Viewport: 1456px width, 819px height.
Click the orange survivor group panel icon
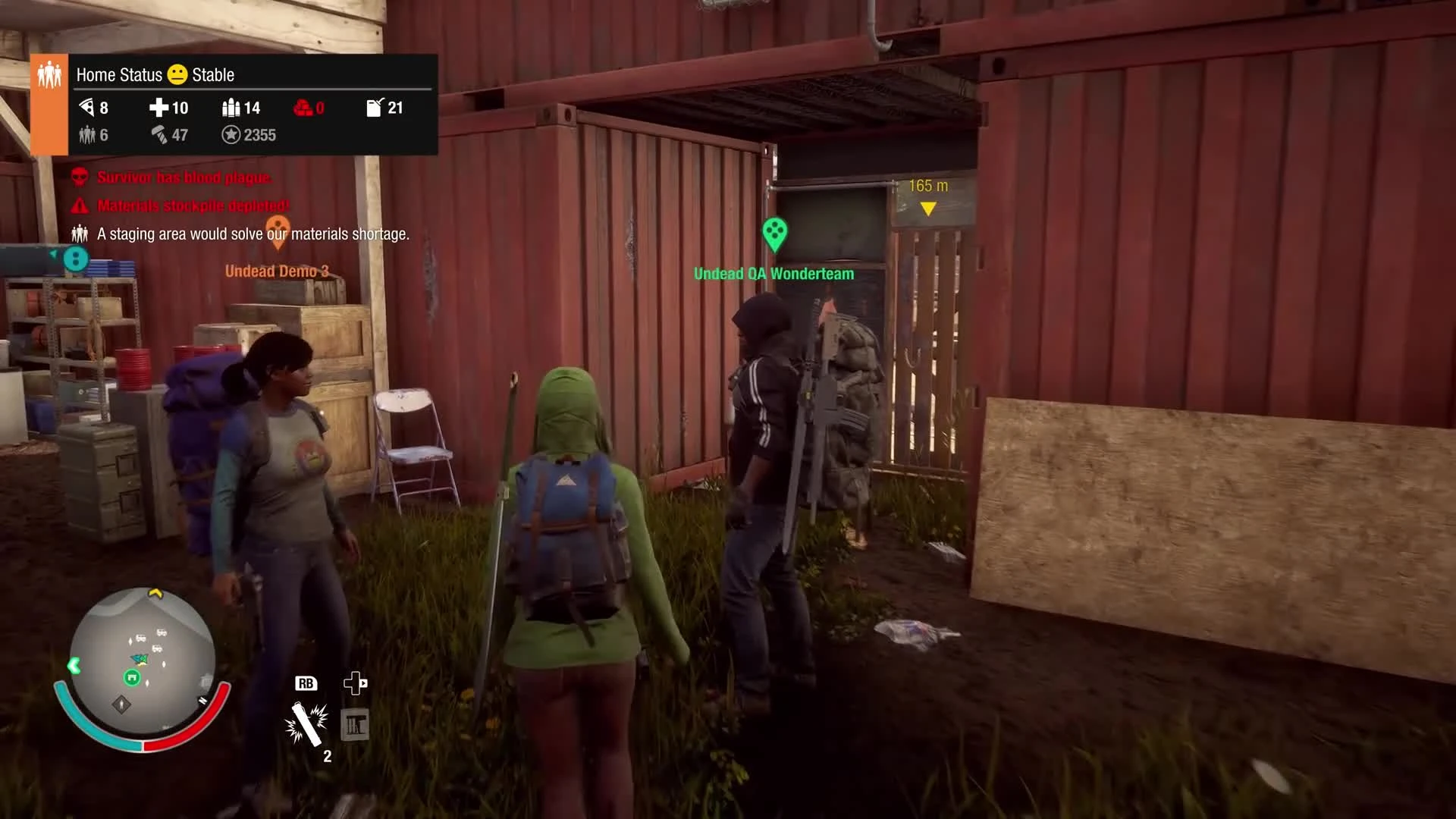tap(49, 73)
